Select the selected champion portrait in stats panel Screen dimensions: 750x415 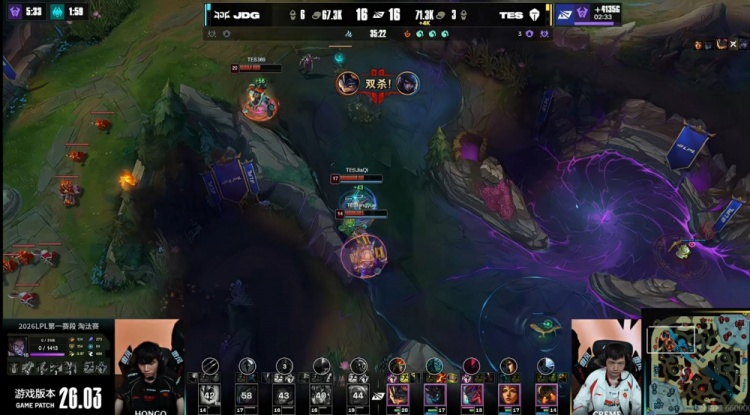[x=18, y=346]
